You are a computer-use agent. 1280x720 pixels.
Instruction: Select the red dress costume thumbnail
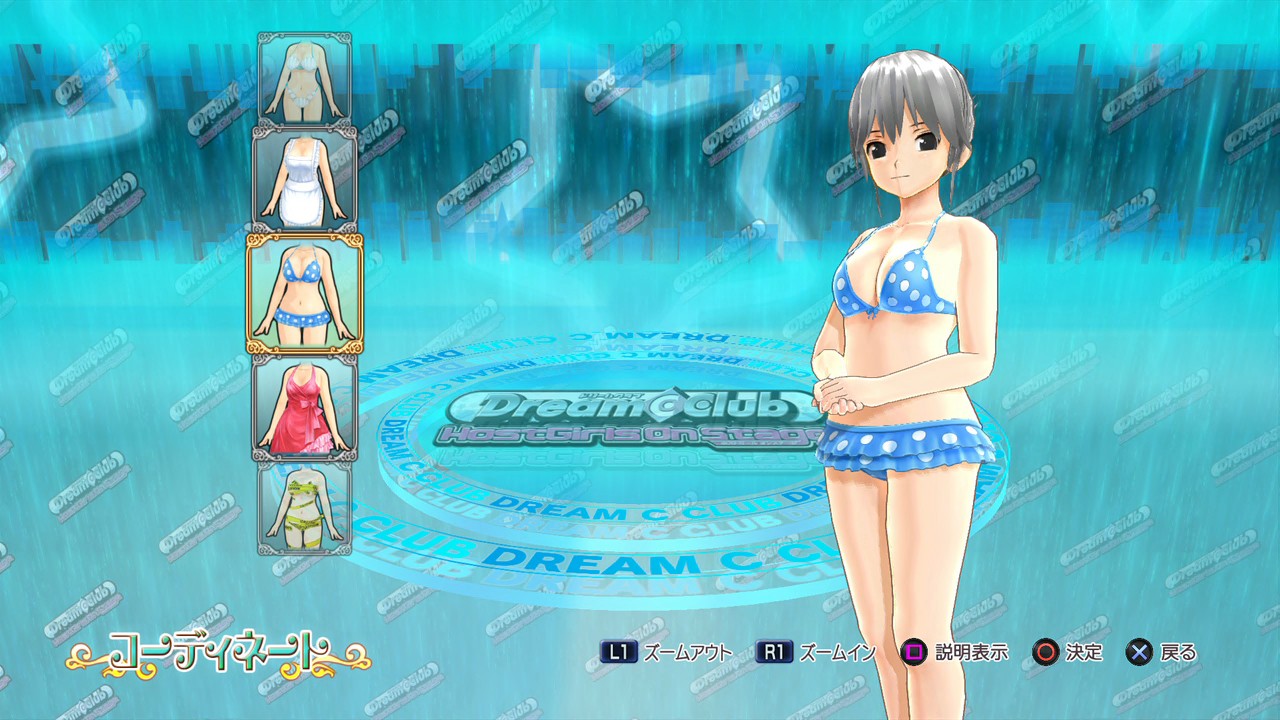pos(305,407)
